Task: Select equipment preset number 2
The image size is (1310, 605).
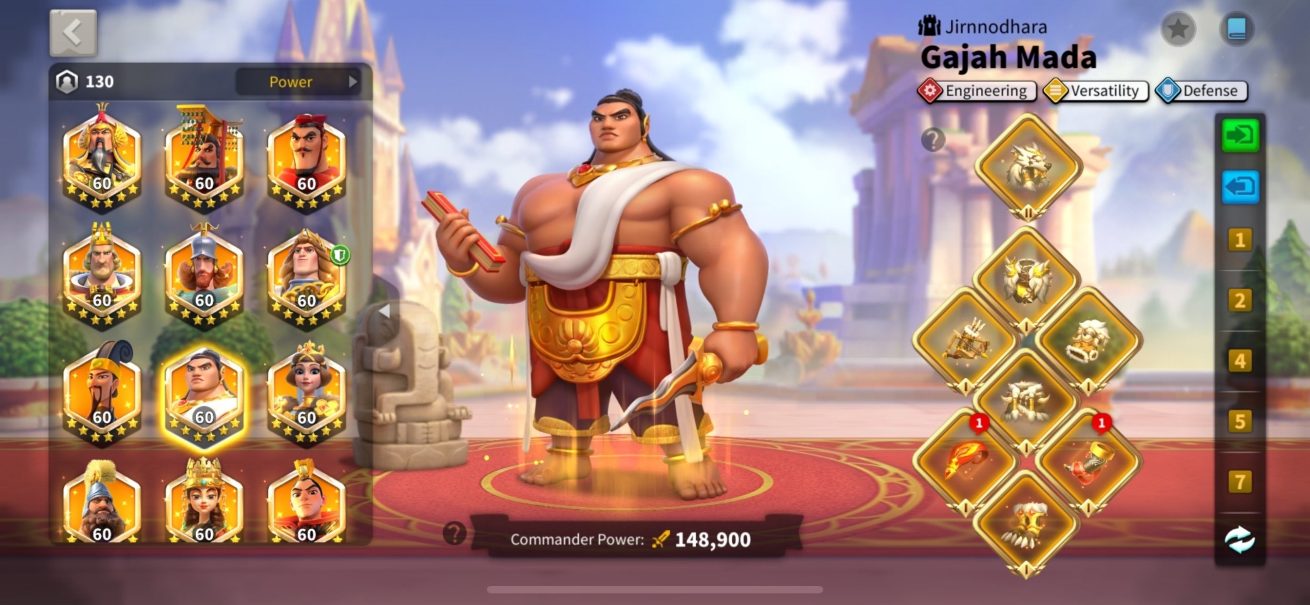Action: click(1240, 300)
